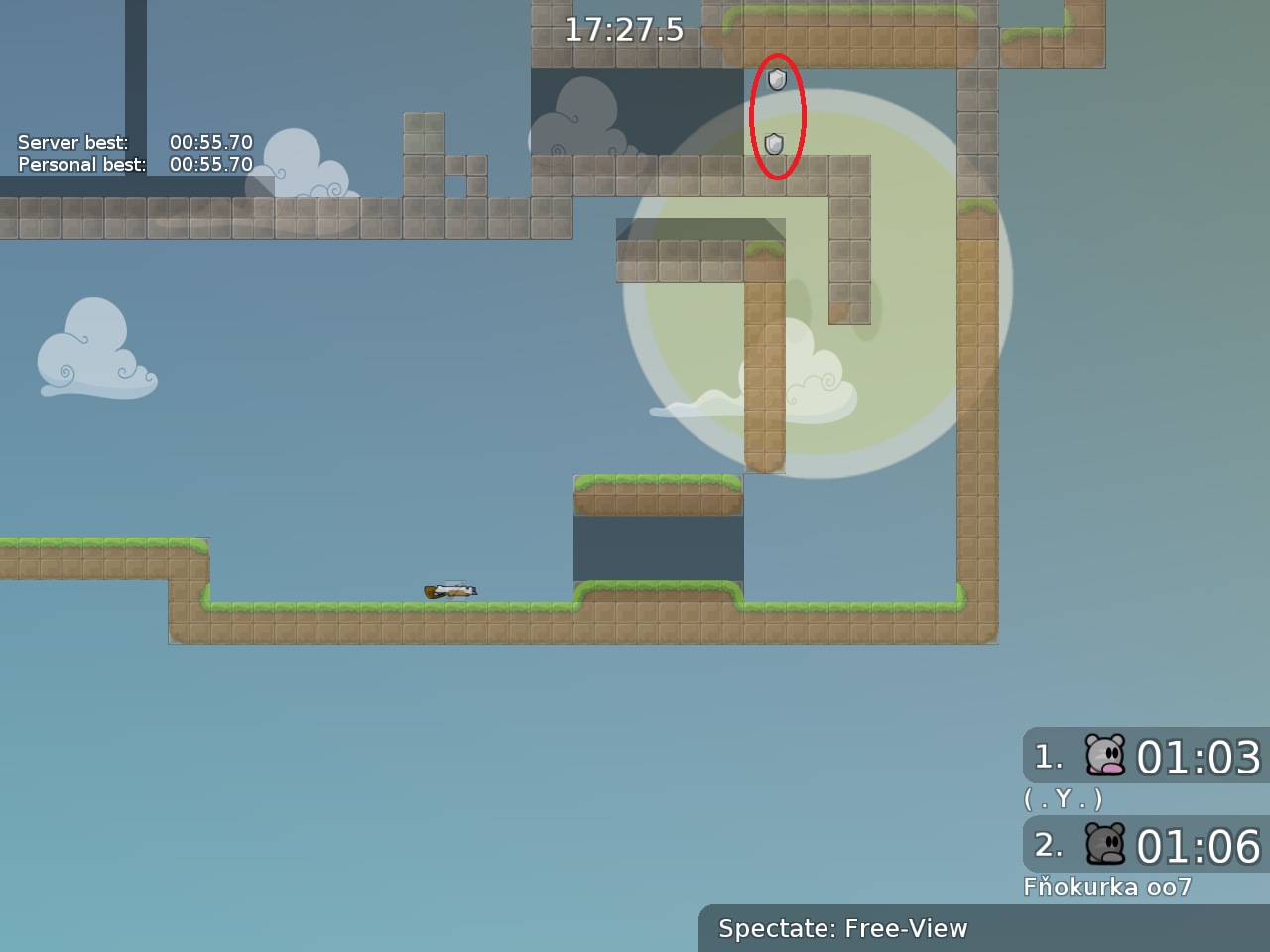
Task: Select the race timer showing 17:27.5
Action: pos(622,31)
